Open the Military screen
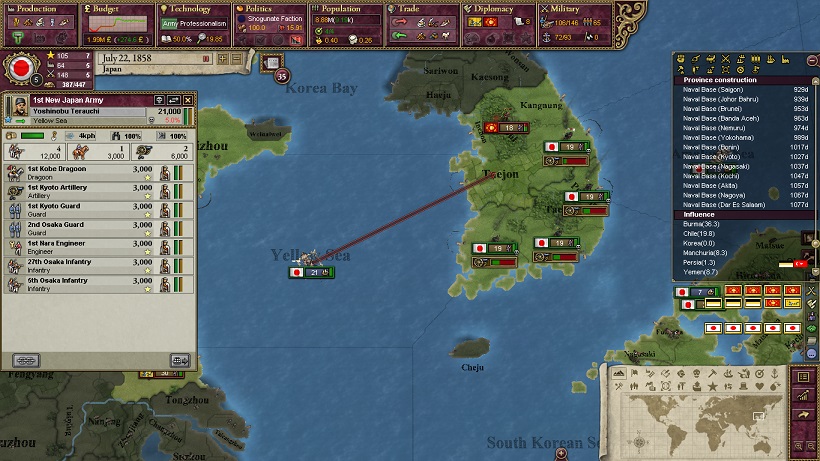Image resolution: width=820 pixels, height=461 pixels. [575, 9]
